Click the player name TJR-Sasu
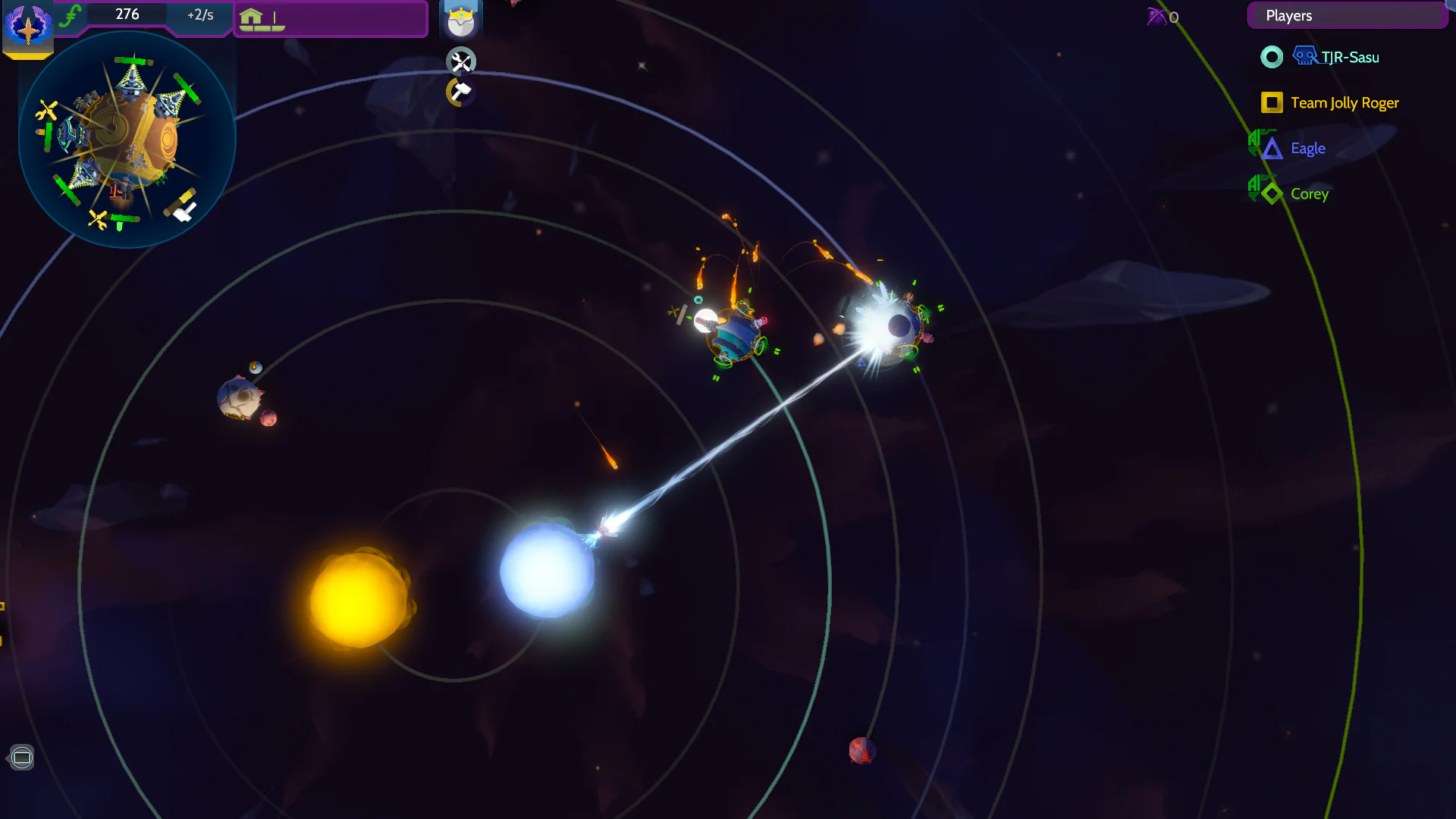The image size is (1456, 819). click(x=1351, y=57)
